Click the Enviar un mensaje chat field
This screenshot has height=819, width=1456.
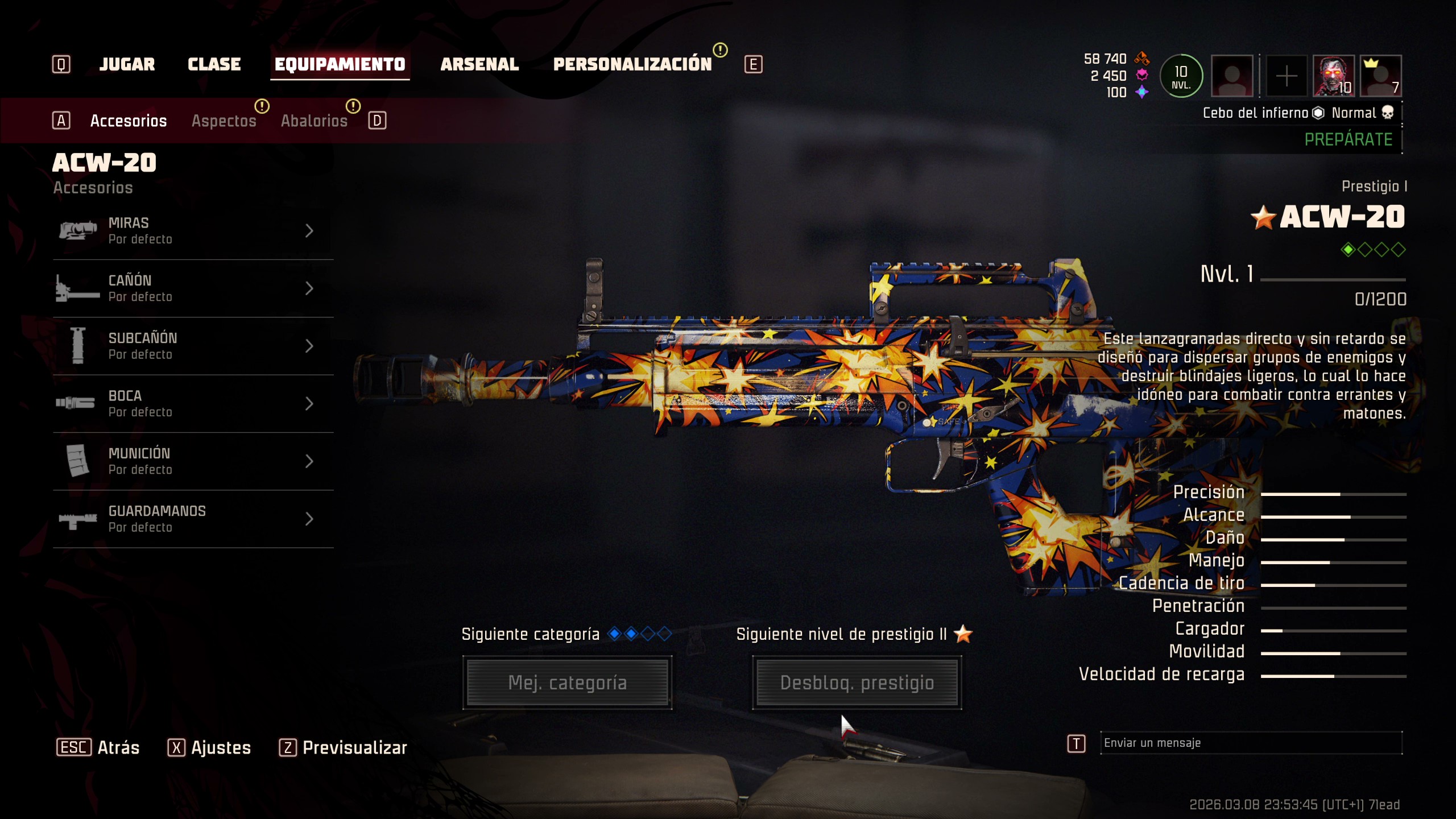click(x=1250, y=743)
